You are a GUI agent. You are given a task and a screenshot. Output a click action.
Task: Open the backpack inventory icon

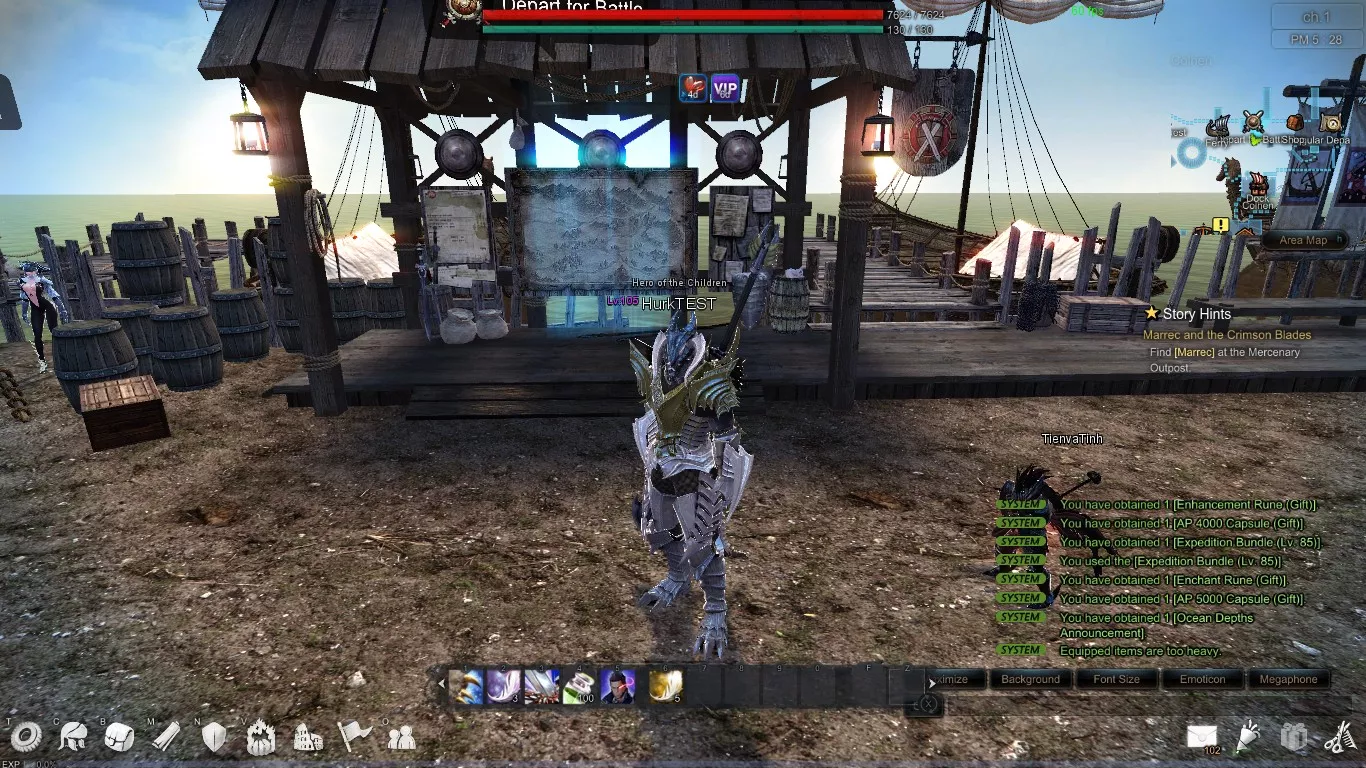pyautogui.click(x=119, y=738)
